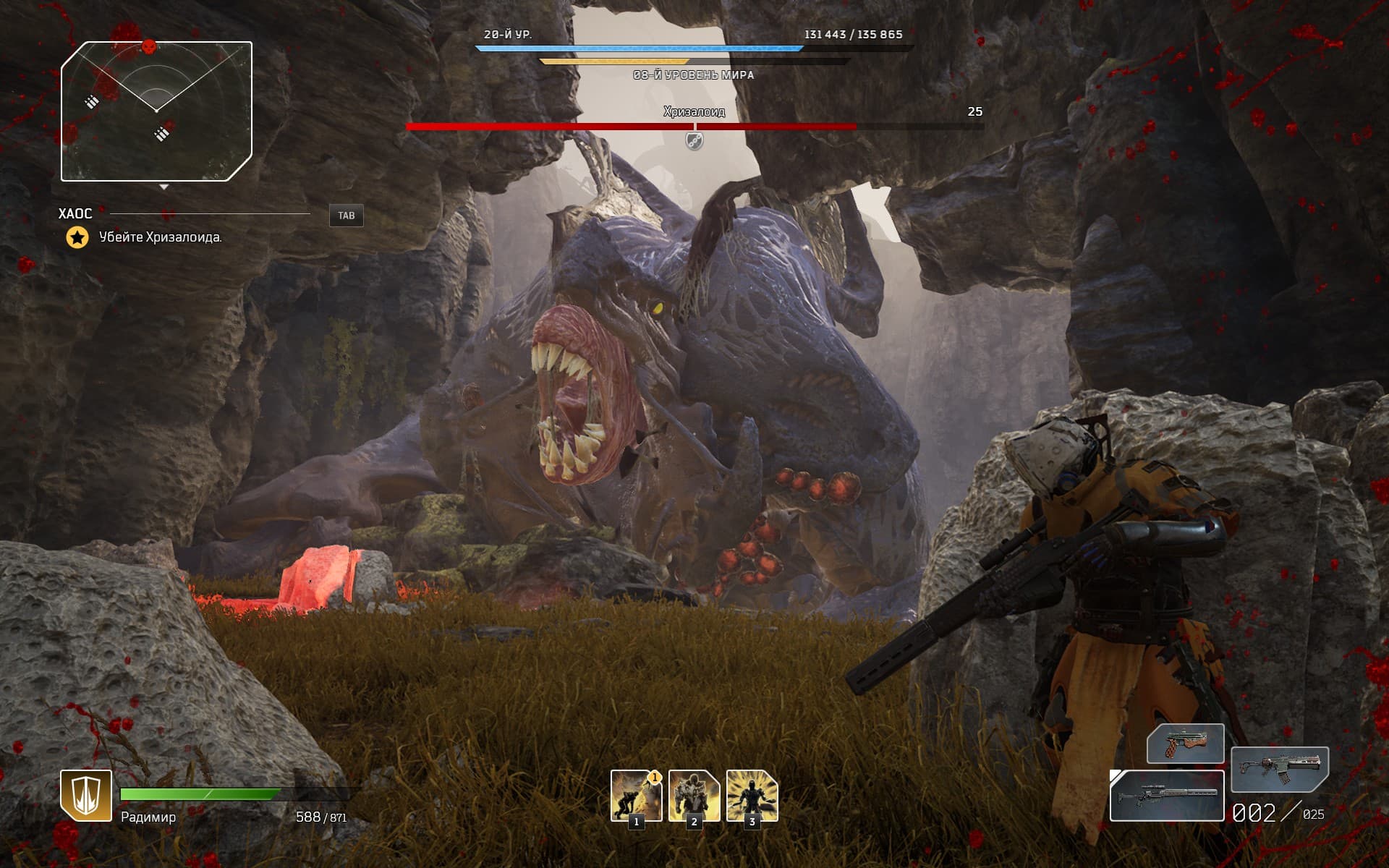This screenshot has height=868, width=1389.
Task: Activate the second skill icon
Action: (x=694, y=795)
